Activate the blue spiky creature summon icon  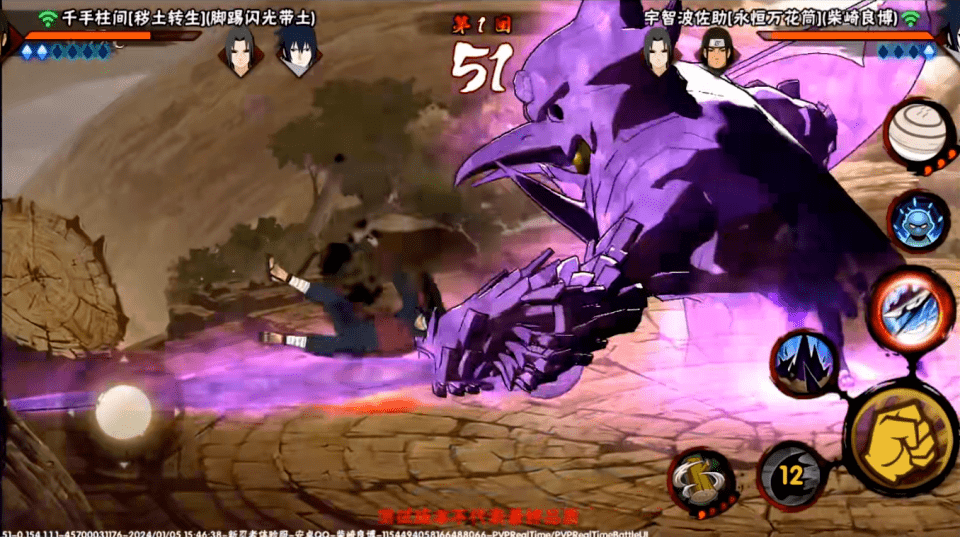[x=919, y=225]
